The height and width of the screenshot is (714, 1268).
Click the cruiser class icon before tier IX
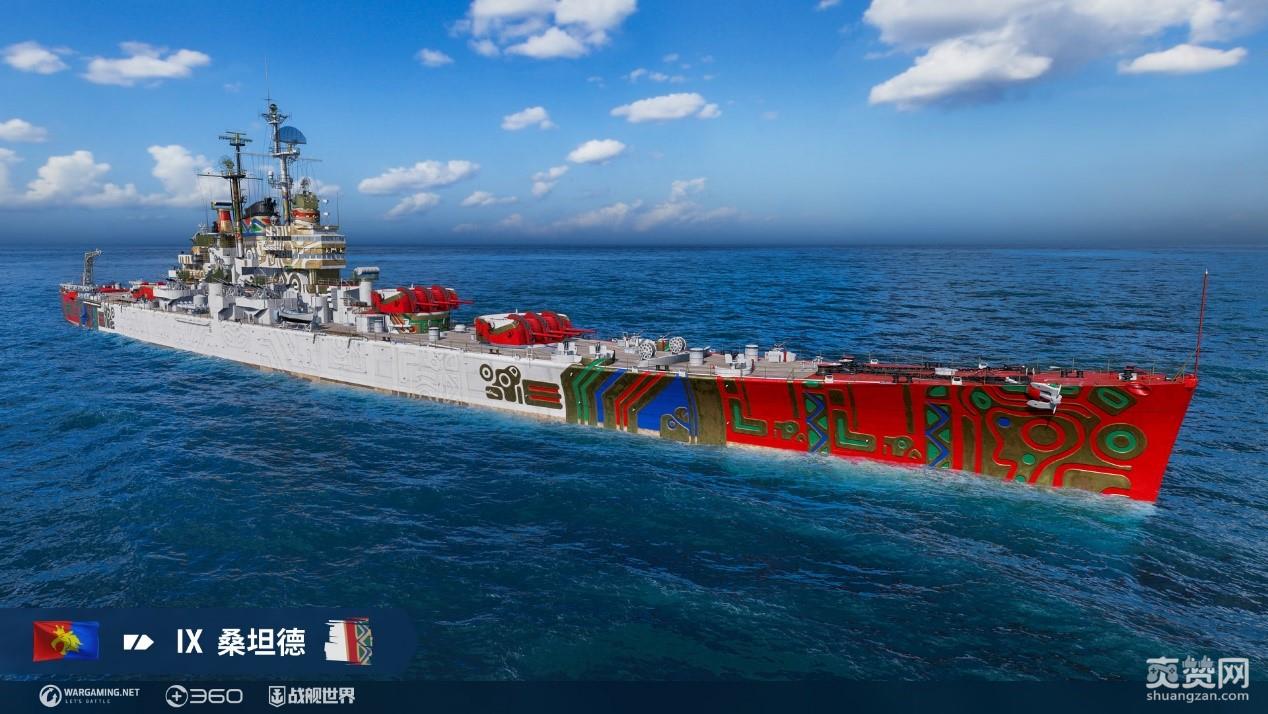[138, 642]
